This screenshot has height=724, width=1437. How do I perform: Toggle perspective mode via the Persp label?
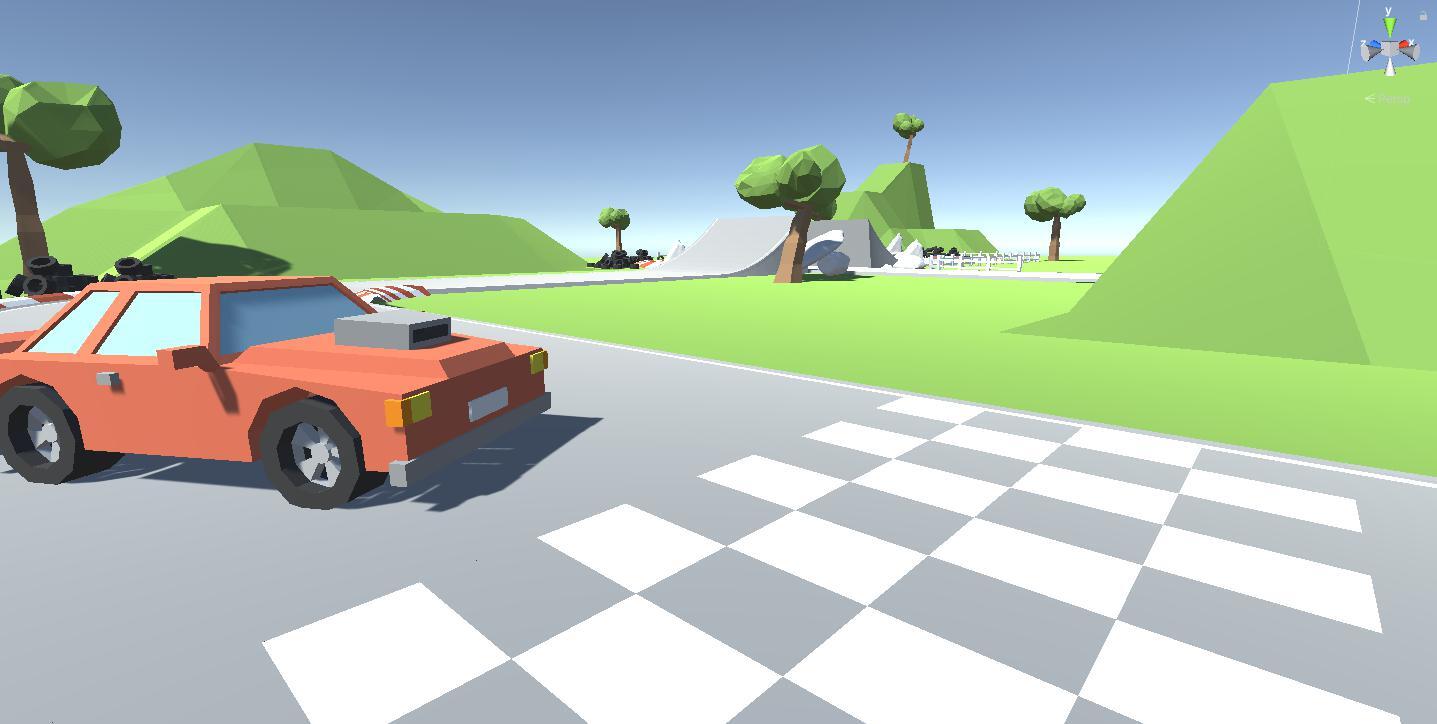1394,98
